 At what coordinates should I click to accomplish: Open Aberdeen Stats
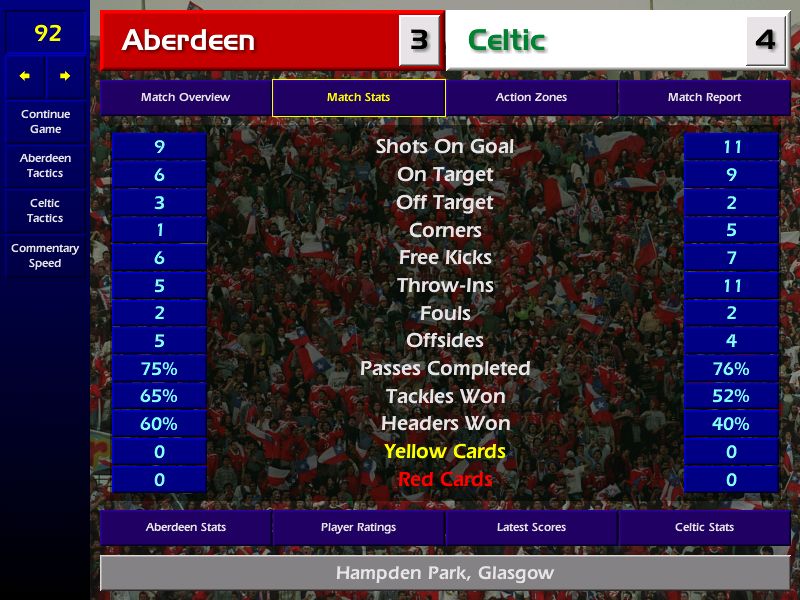pos(185,528)
